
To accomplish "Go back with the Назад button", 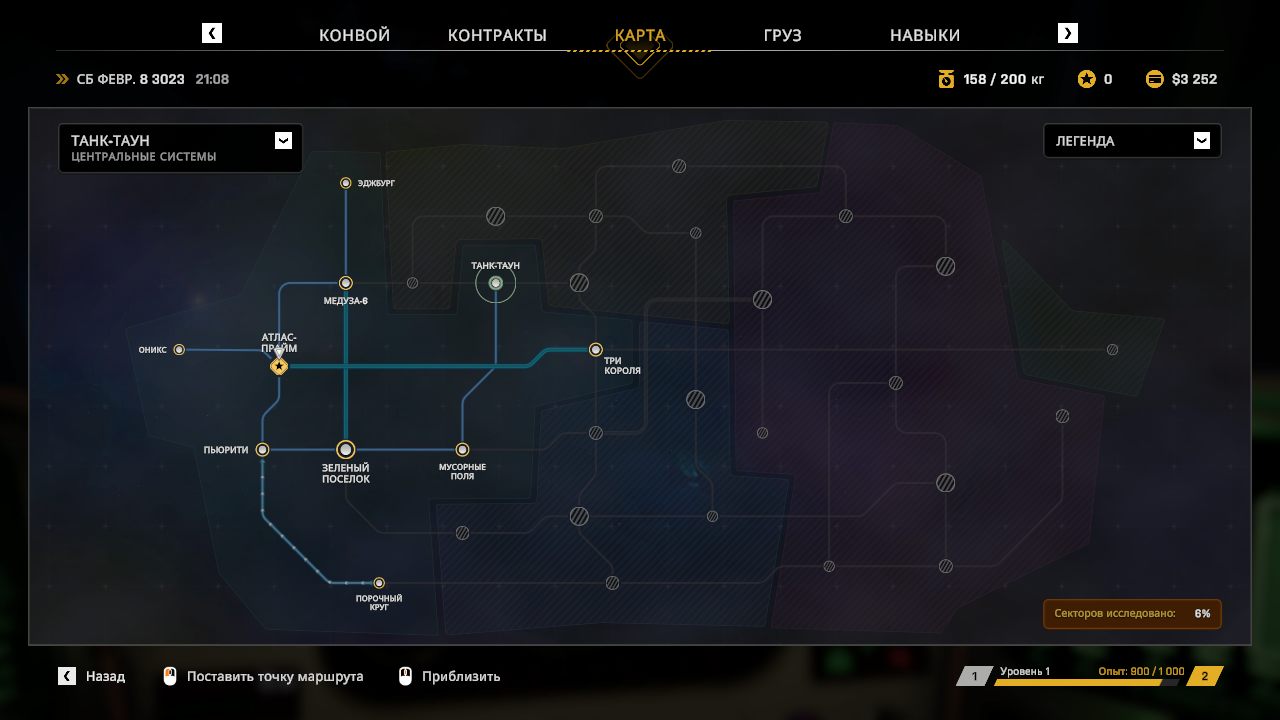I will point(92,676).
